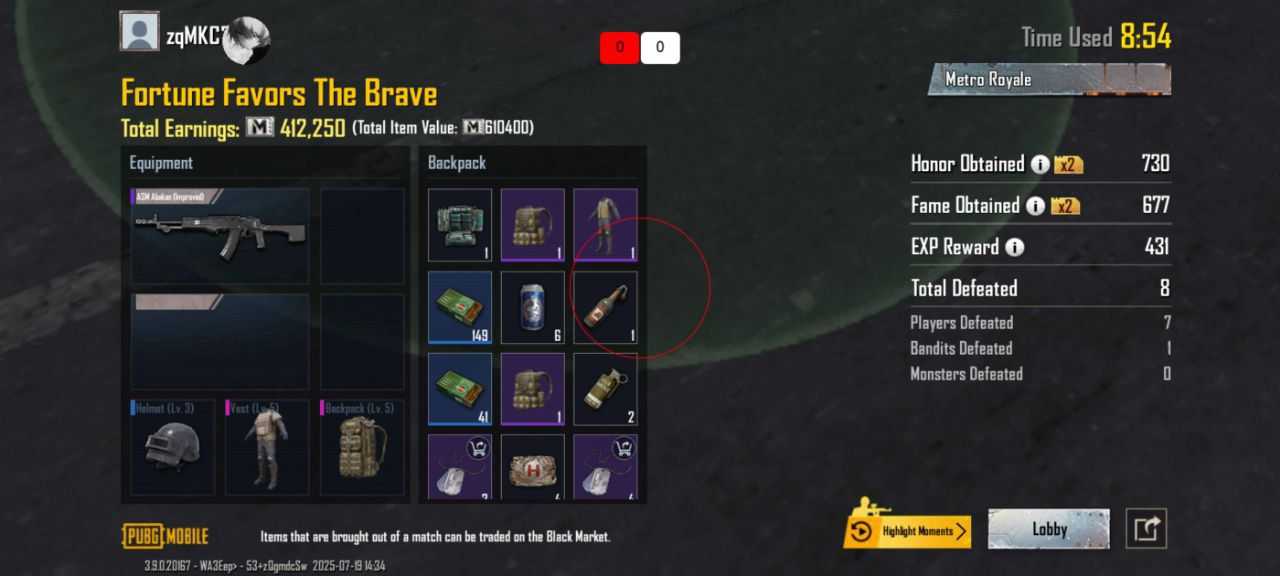Open player zqMKC7's avatar profile
This screenshot has height=576, width=1280.
tap(139, 32)
